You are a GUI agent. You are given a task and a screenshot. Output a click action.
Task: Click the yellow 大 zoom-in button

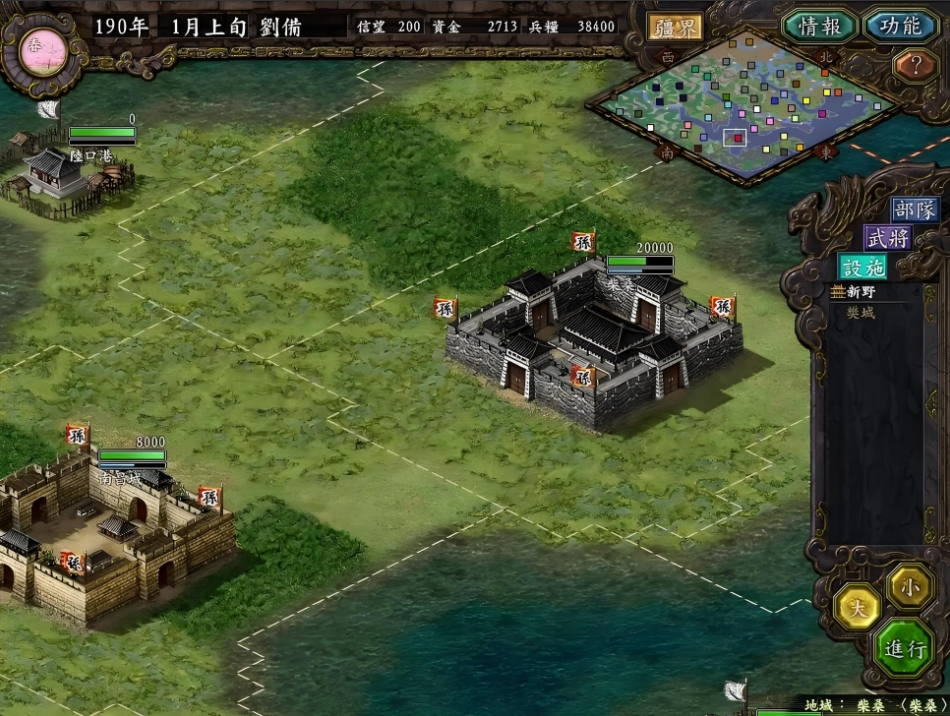point(857,606)
